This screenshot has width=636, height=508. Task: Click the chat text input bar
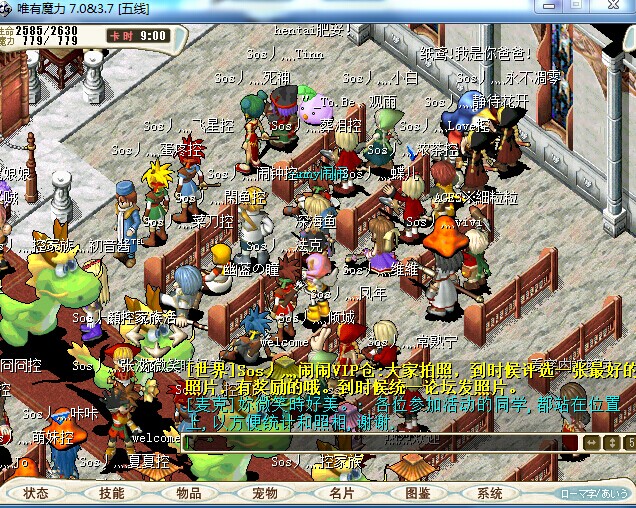[x=380, y=441]
